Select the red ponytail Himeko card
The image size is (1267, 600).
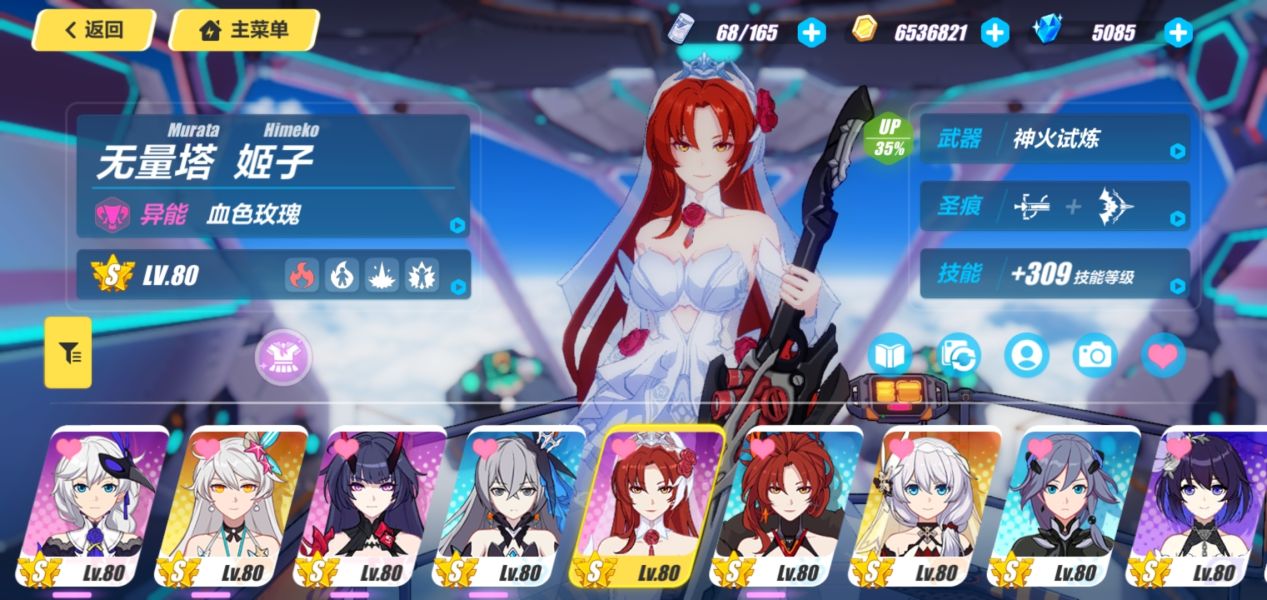[788, 505]
